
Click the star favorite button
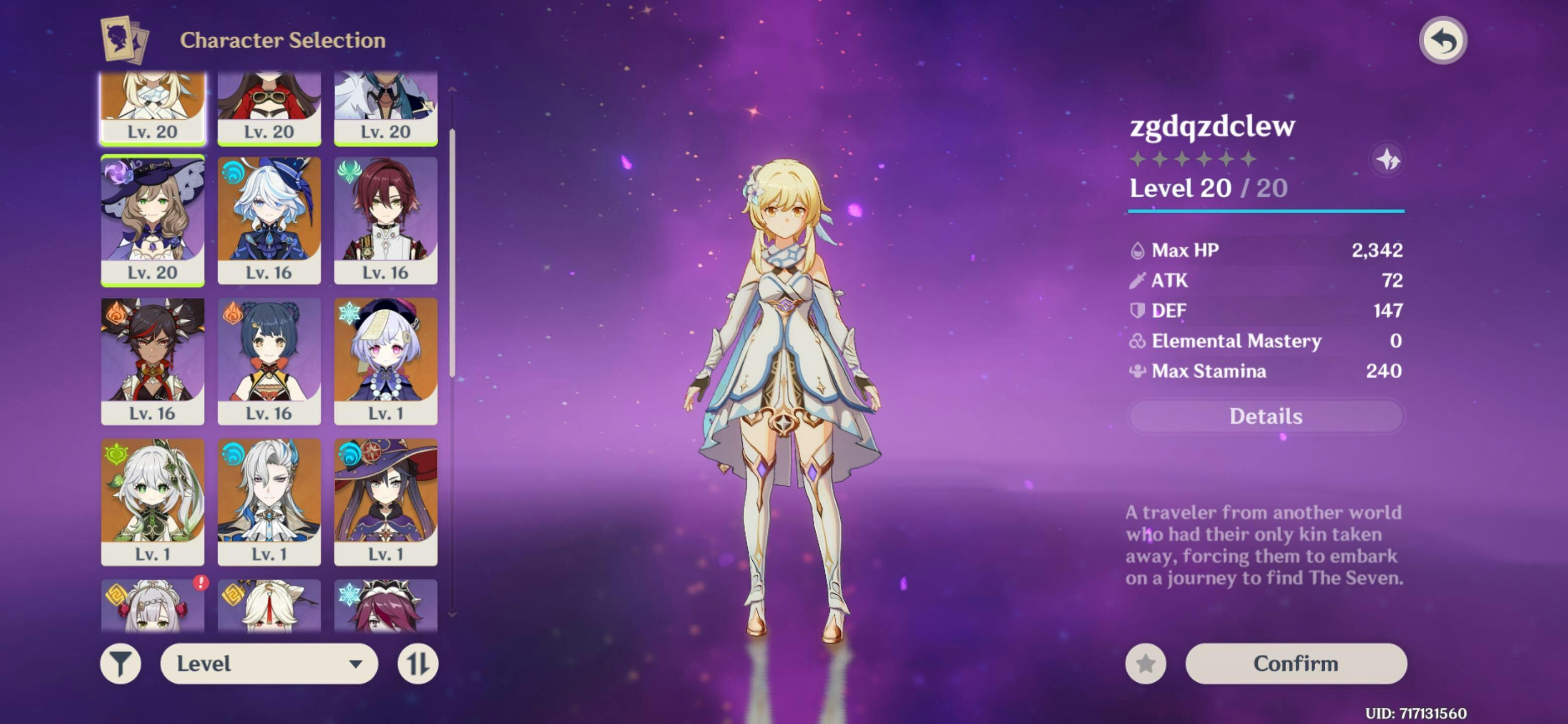[x=1145, y=663]
